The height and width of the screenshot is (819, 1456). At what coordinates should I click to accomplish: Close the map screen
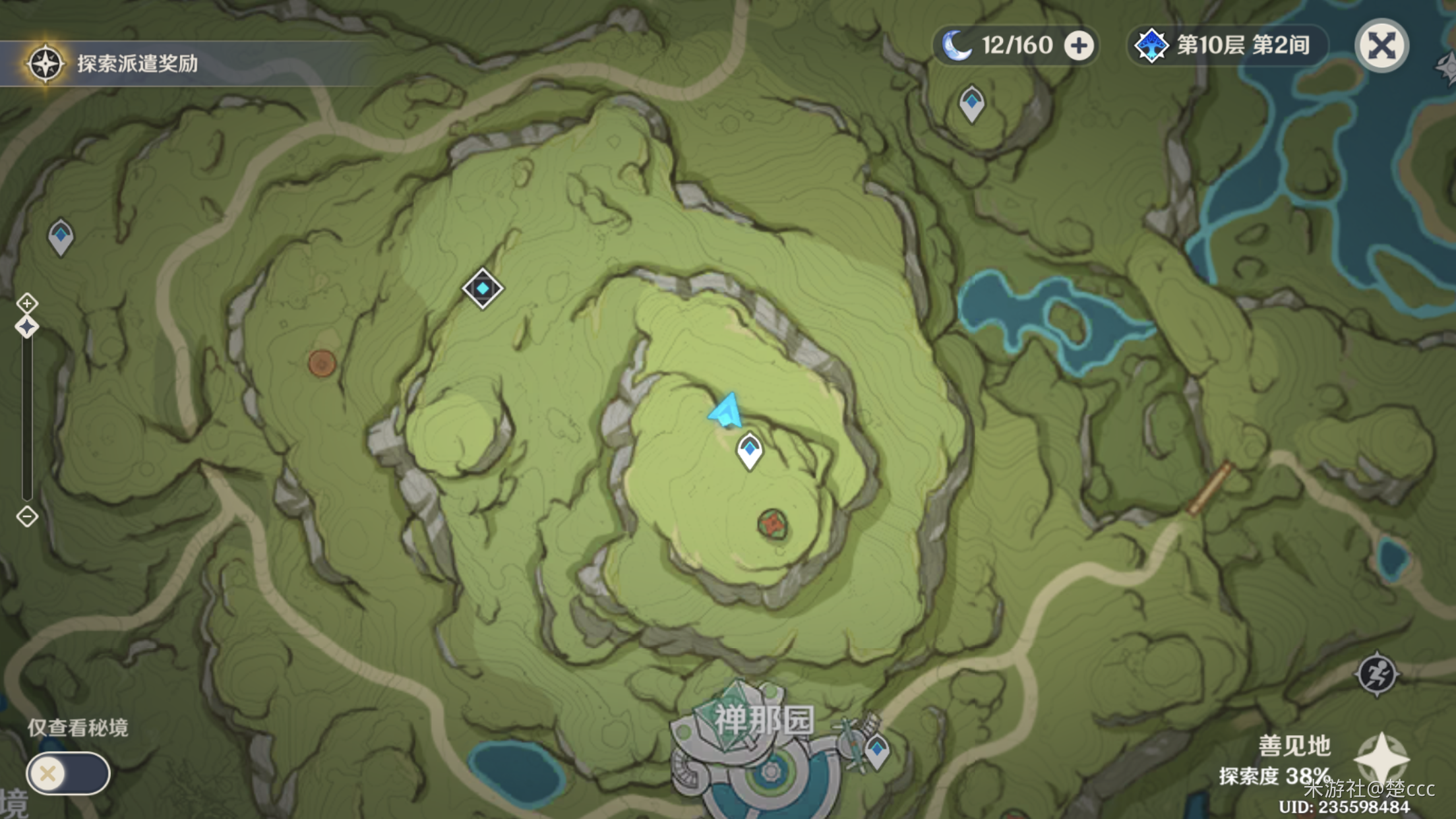click(1381, 45)
